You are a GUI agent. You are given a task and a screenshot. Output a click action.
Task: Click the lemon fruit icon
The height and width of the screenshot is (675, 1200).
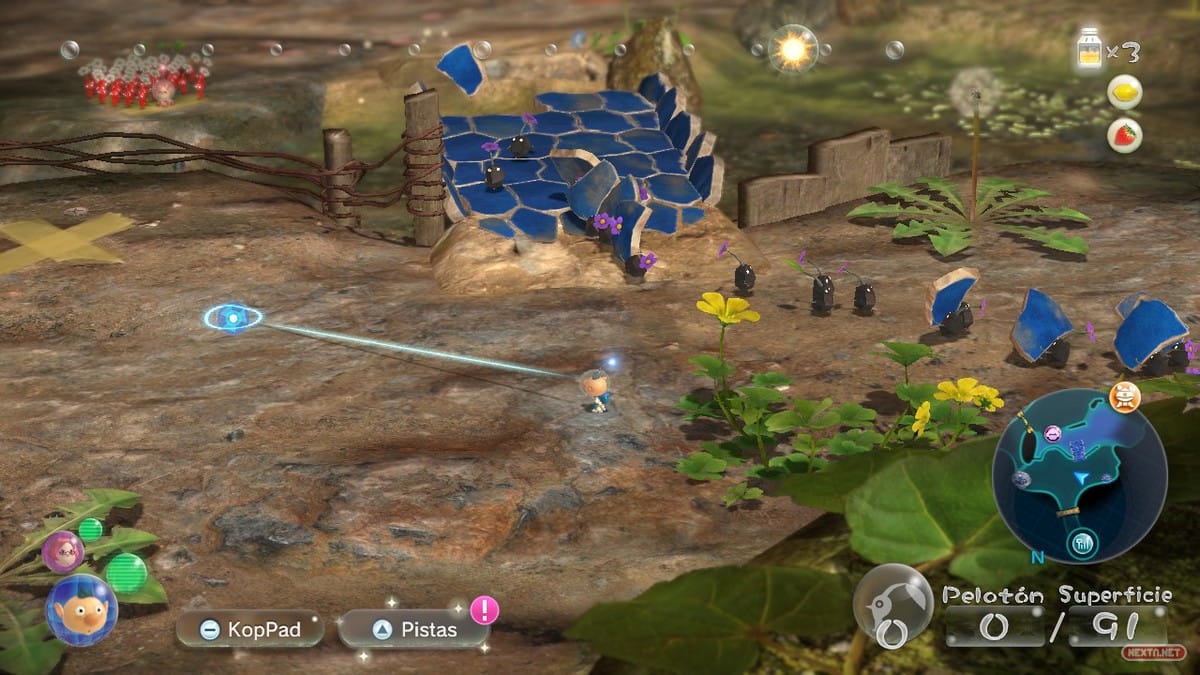1125,92
